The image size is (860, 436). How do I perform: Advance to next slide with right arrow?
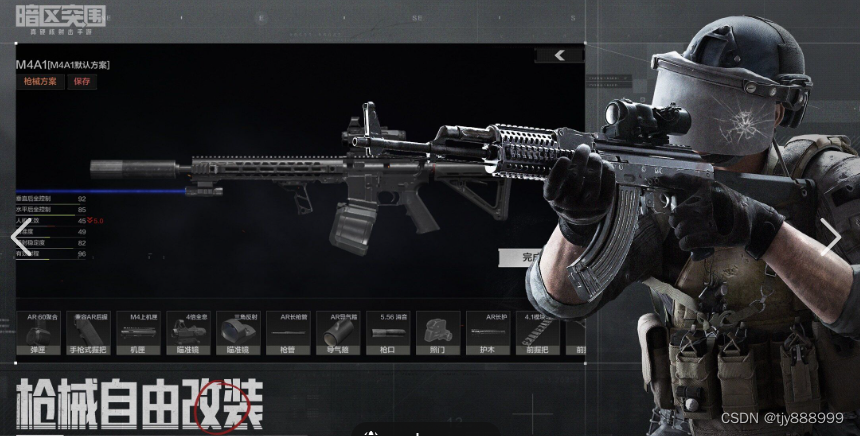832,237
